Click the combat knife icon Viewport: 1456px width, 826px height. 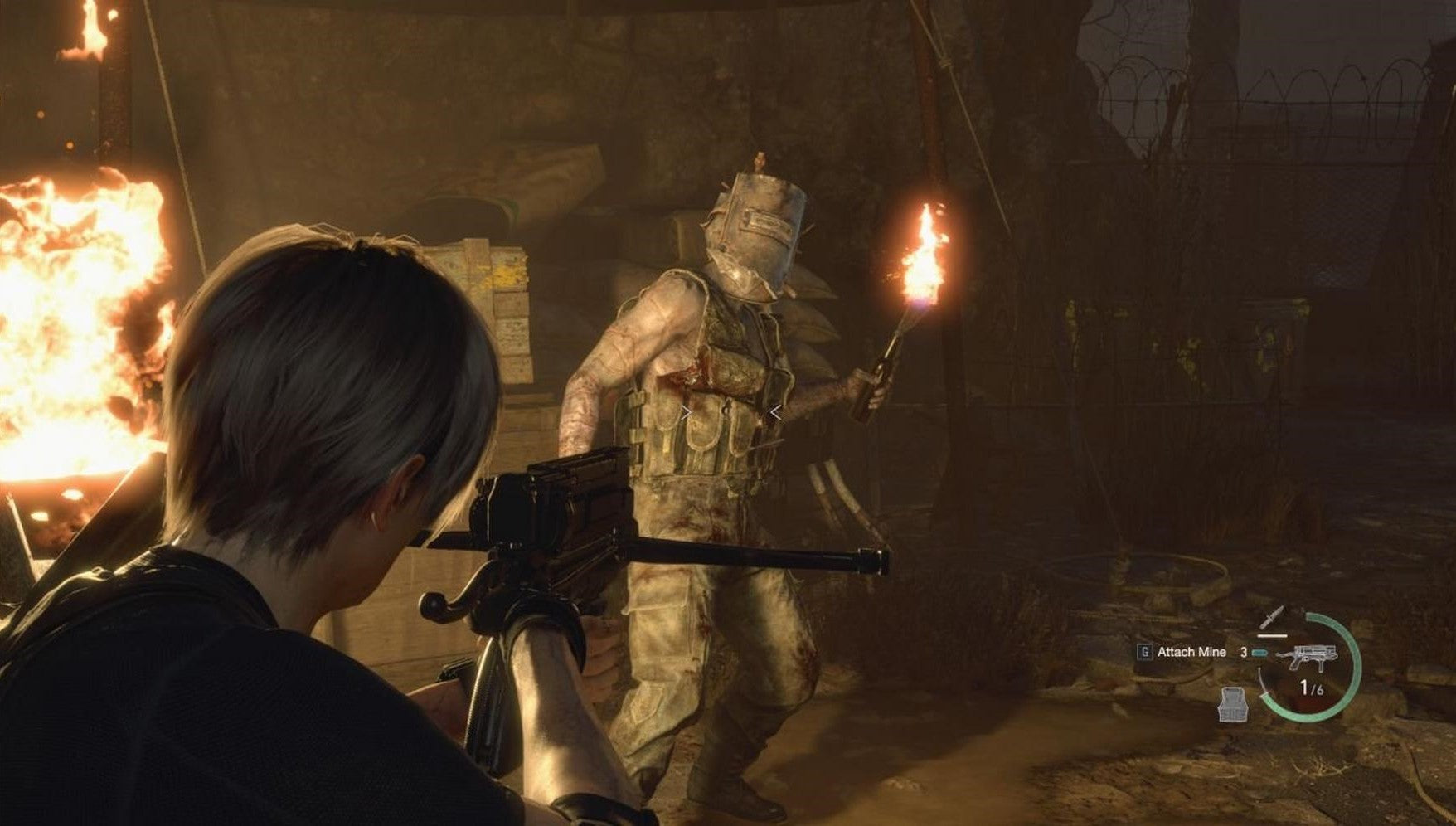click(1272, 618)
